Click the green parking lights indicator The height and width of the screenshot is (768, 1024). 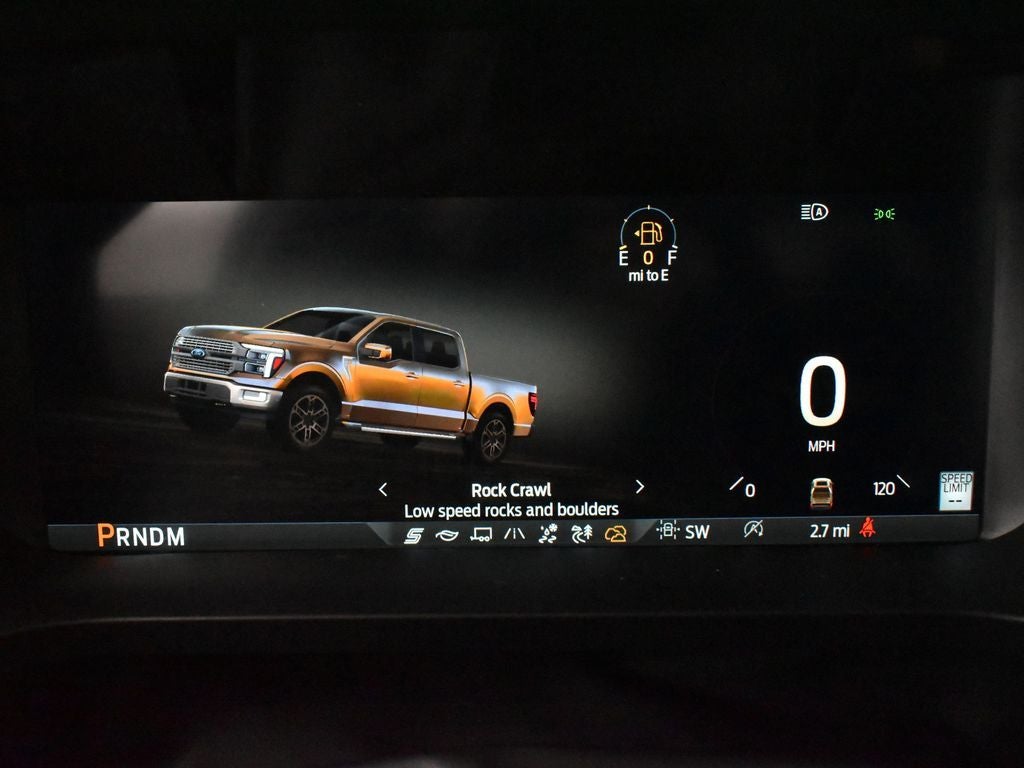coord(884,213)
